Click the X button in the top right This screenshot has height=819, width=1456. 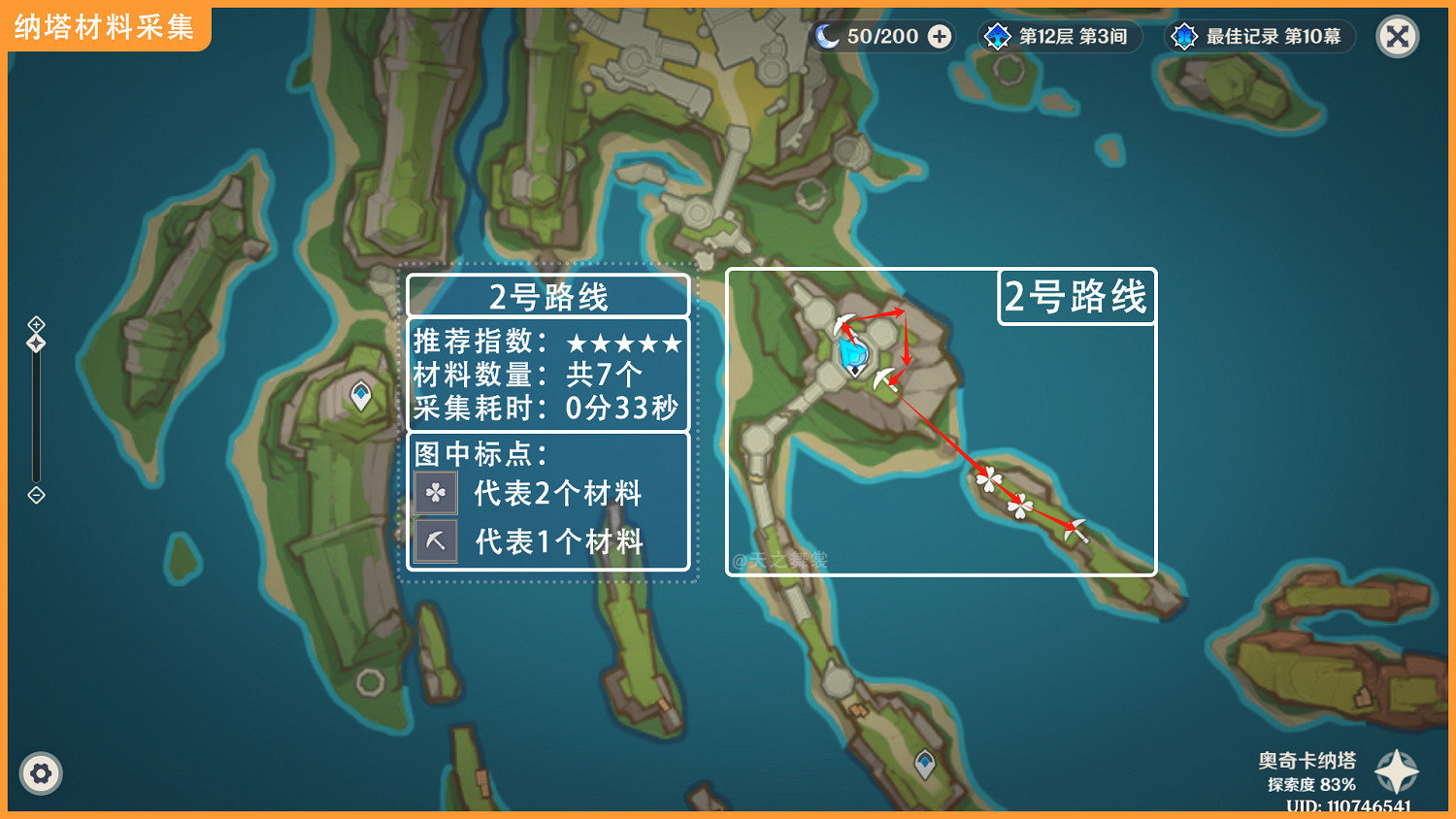pyautogui.click(x=1397, y=36)
